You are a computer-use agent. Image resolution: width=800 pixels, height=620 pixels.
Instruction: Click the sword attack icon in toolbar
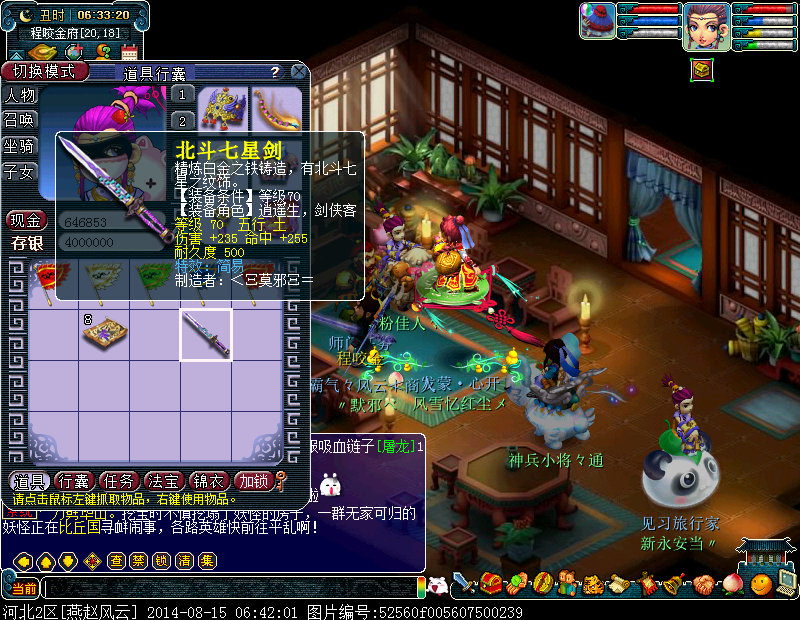click(x=464, y=583)
